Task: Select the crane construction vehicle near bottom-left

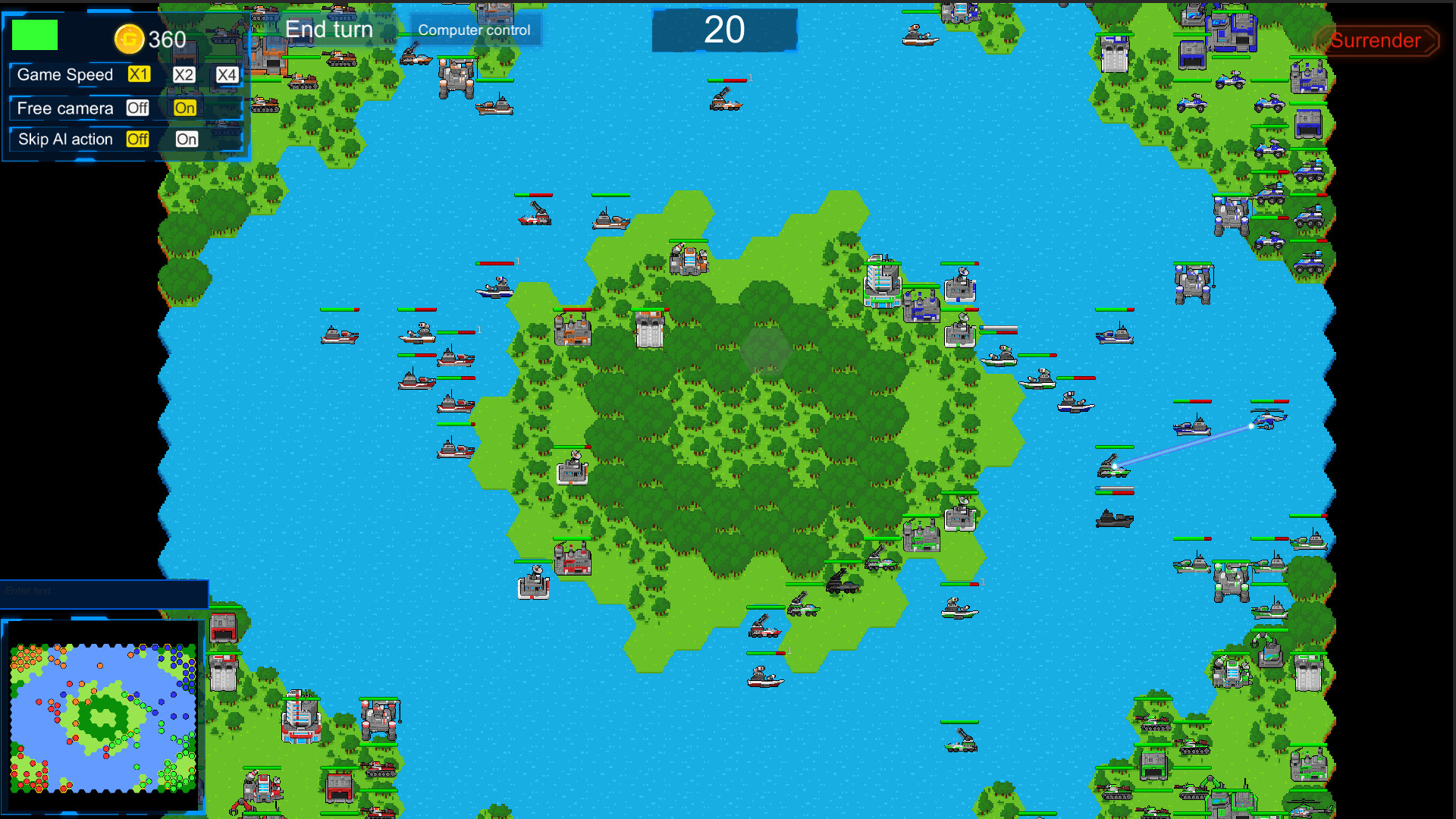Action: 379,717
